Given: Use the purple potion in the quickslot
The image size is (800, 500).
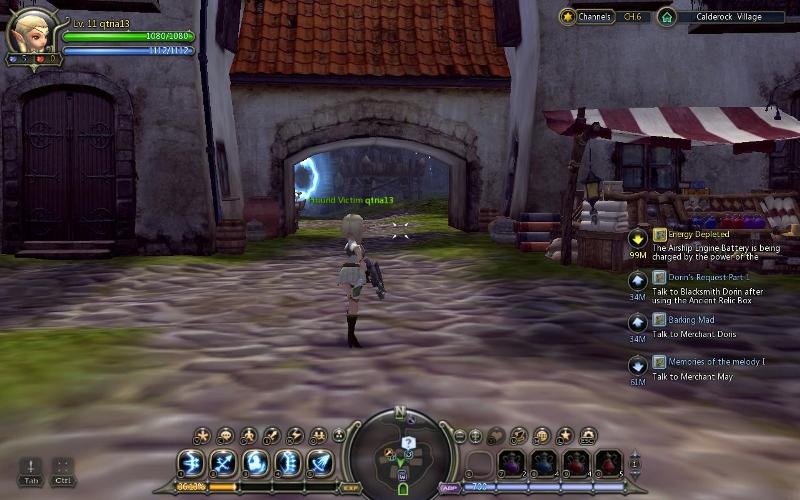Looking at the screenshot, I should click(512, 463).
